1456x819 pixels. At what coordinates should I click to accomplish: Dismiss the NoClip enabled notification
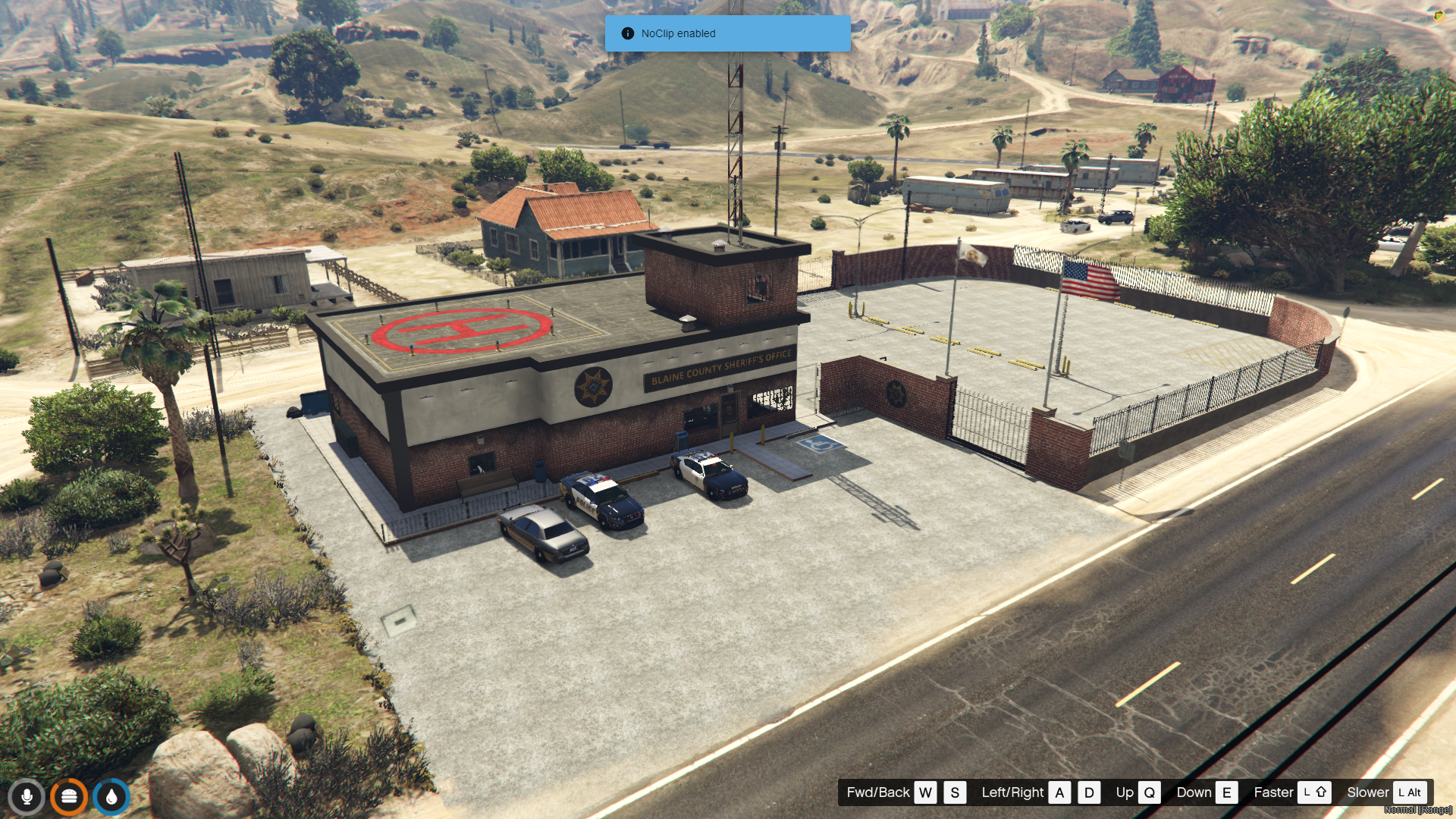coord(727,33)
